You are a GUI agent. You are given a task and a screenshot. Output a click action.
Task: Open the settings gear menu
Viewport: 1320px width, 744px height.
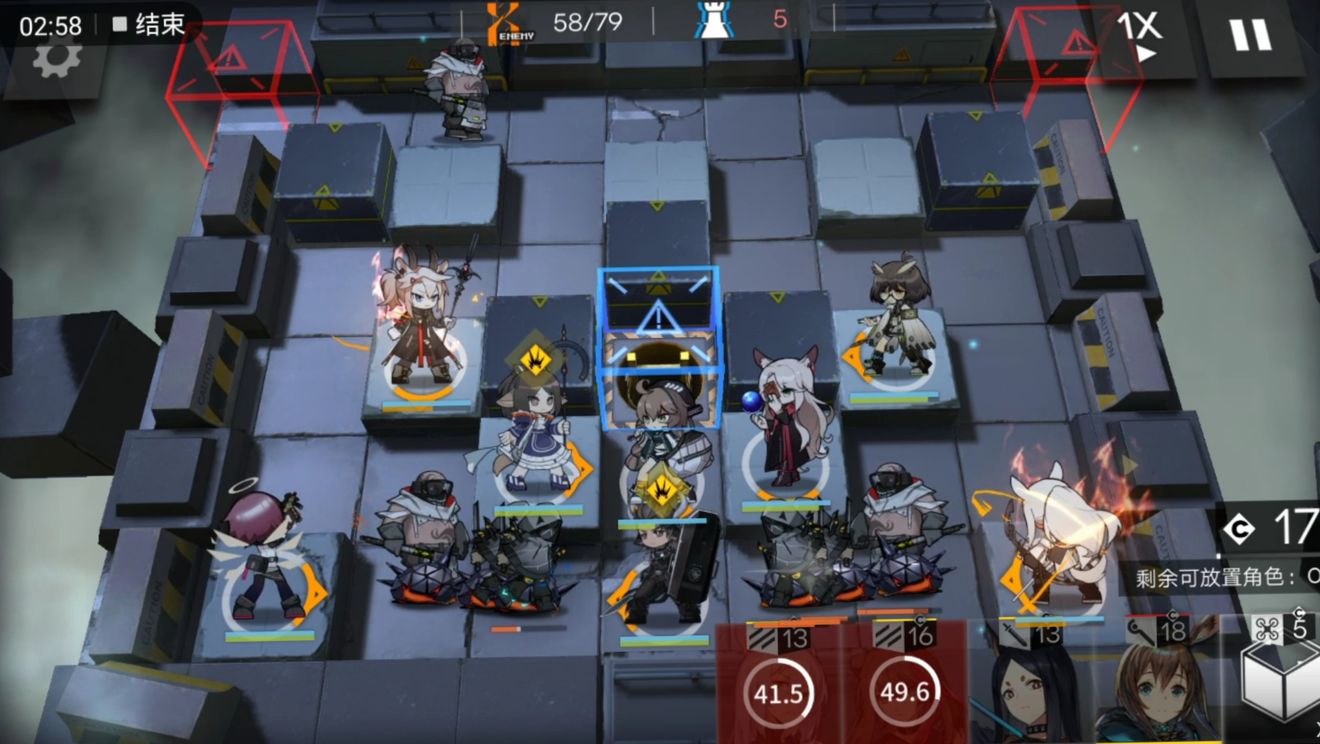pyautogui.click(x=57, y=60)
